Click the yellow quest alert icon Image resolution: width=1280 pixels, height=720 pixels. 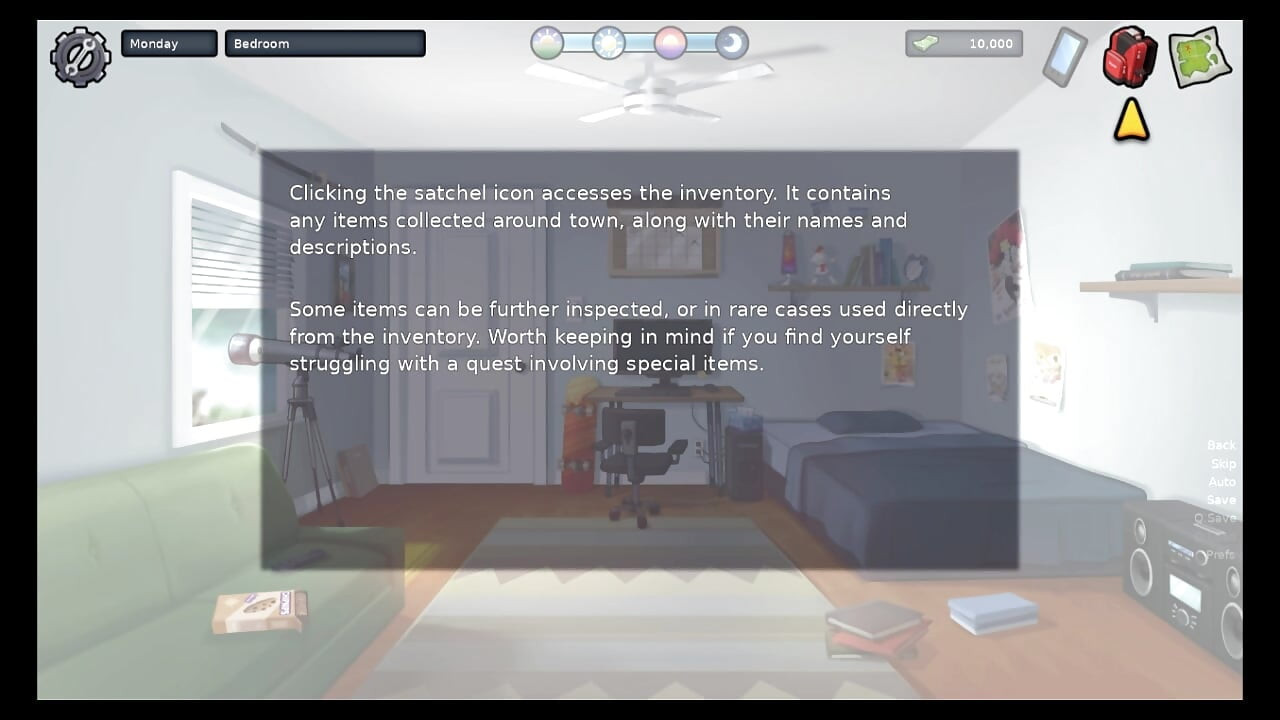click(1130, 118)
